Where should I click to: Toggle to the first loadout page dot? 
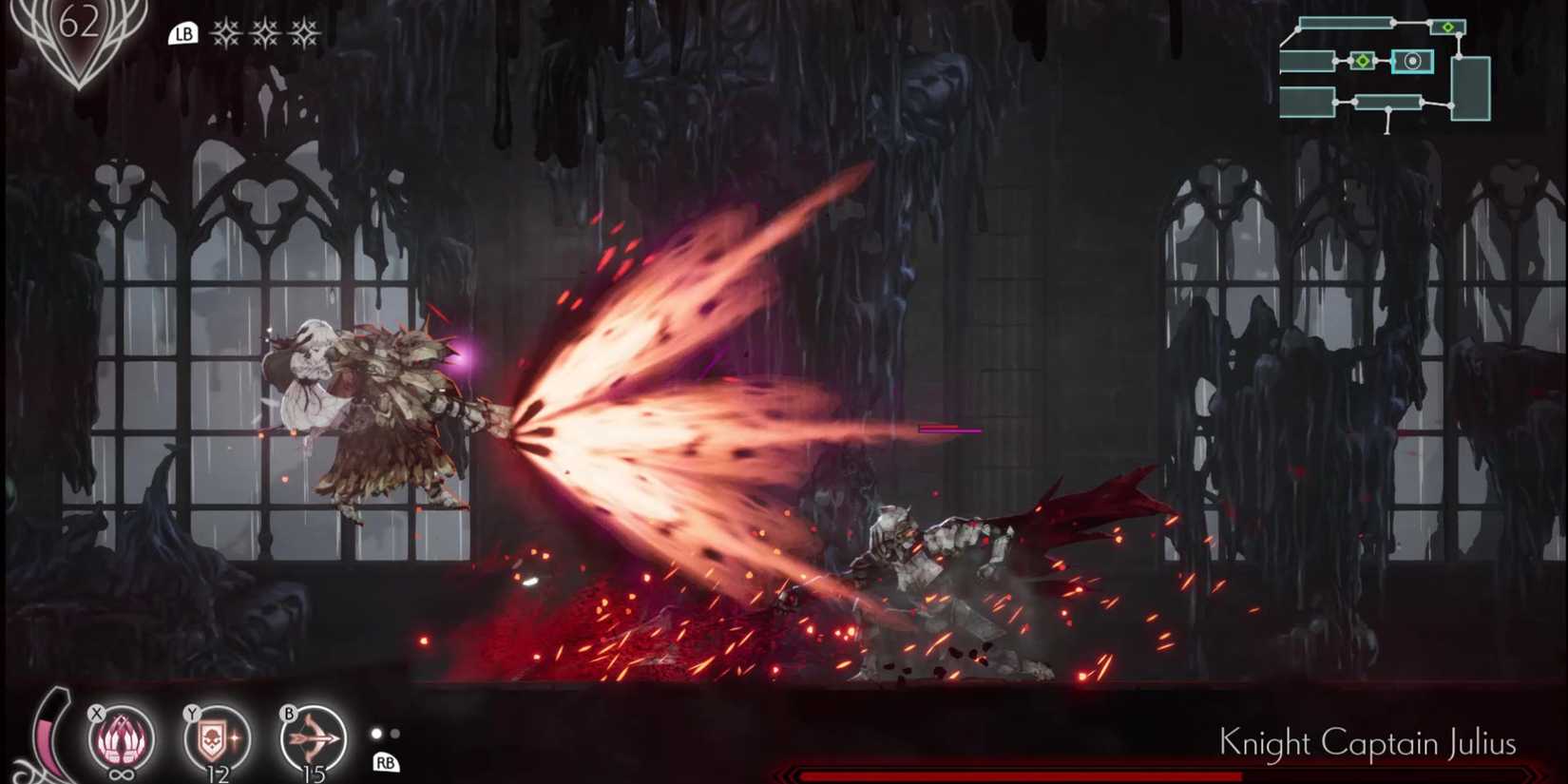pos(374,734)
